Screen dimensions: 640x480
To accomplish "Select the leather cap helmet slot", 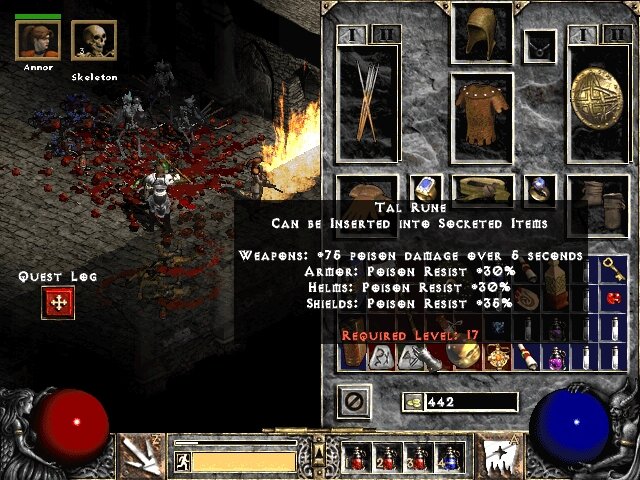I will pyautogui.click(x=483, y=34).
